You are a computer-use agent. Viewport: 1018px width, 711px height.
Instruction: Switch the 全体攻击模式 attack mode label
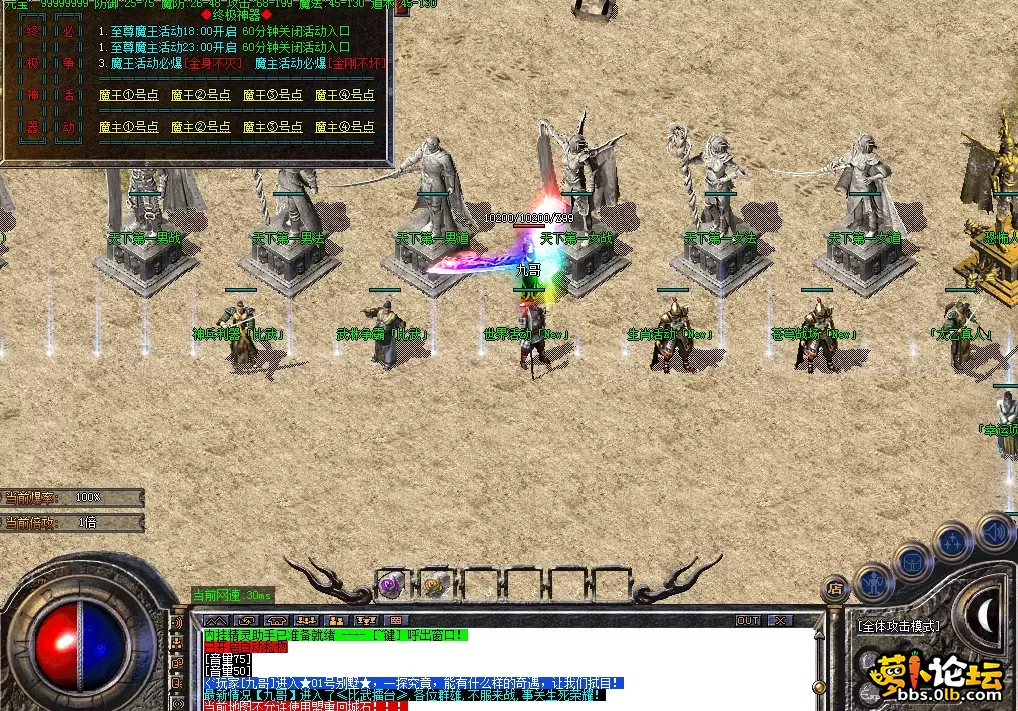(898, 626)
